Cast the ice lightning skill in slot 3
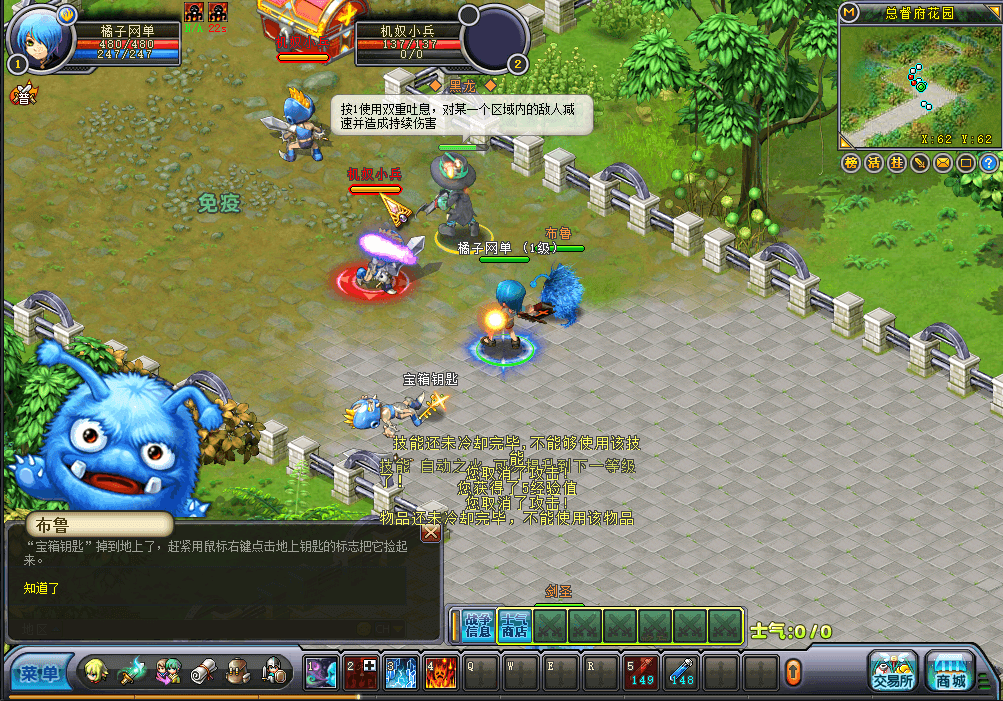Image resolution: width=1003 pixels, height=701 pixels. click(x=400, y=672)
